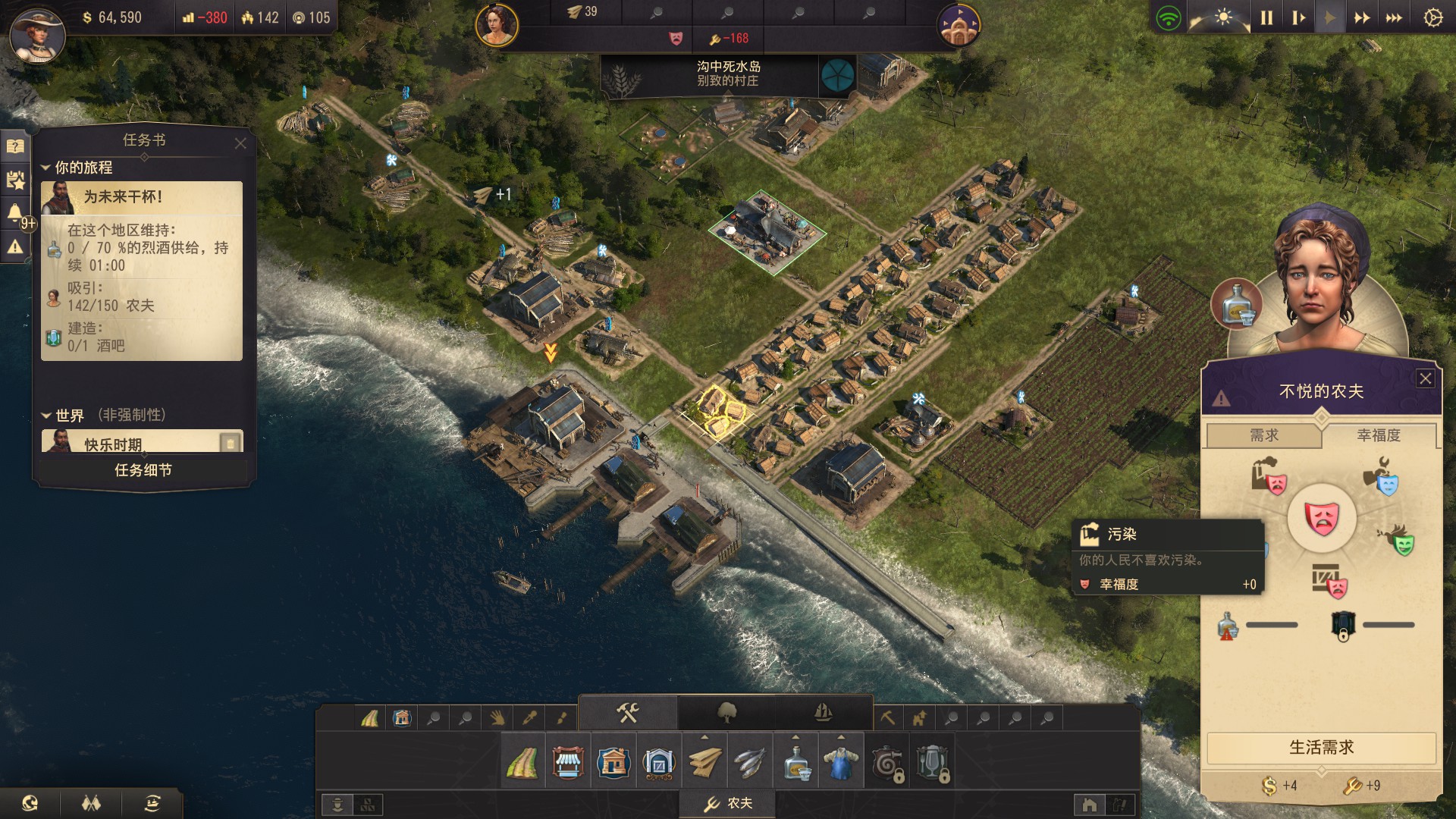Select the road building tool in the build row

[522, 763]
